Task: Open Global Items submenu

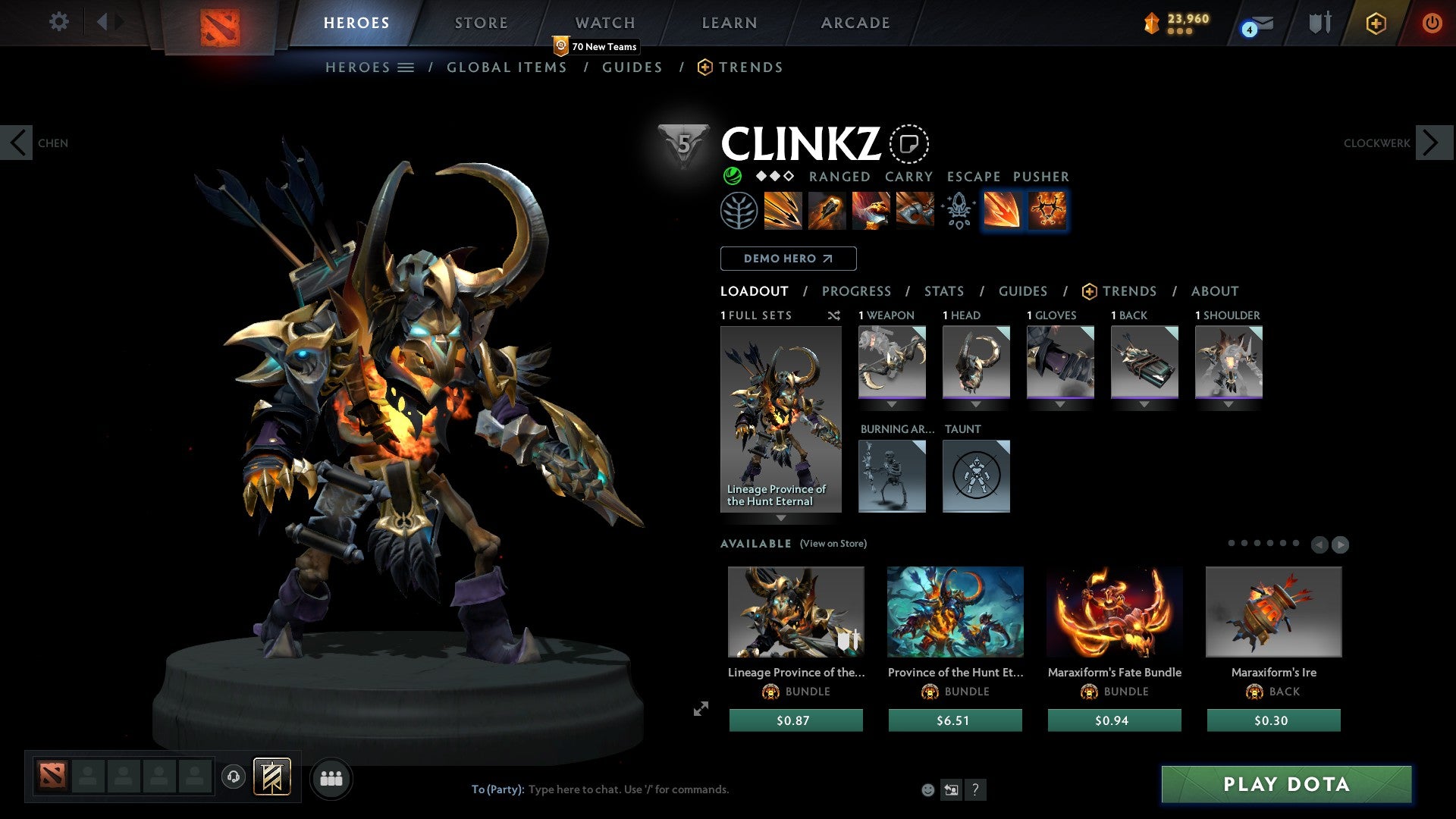Action: click(x=507, y=67)
